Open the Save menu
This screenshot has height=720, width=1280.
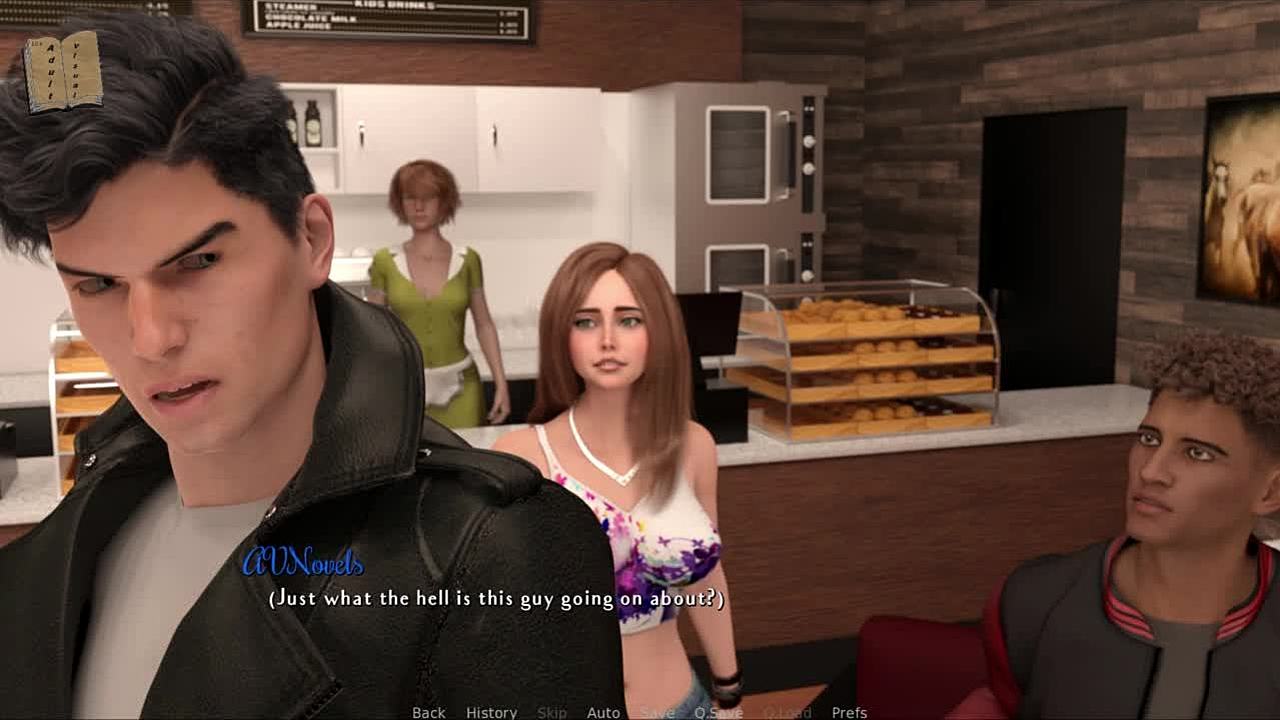(x=657, y=712)
